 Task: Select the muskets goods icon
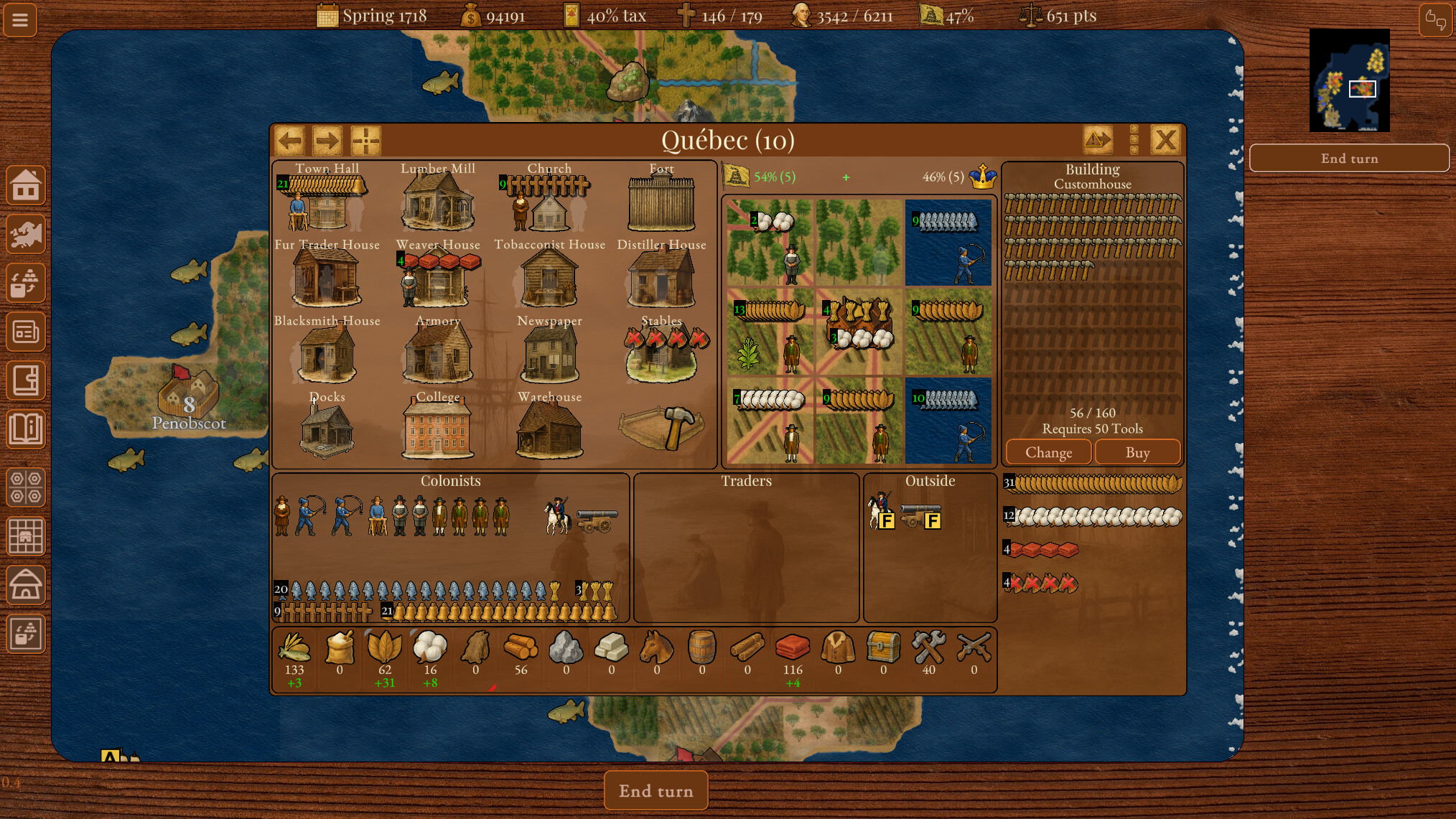(974, 647)
